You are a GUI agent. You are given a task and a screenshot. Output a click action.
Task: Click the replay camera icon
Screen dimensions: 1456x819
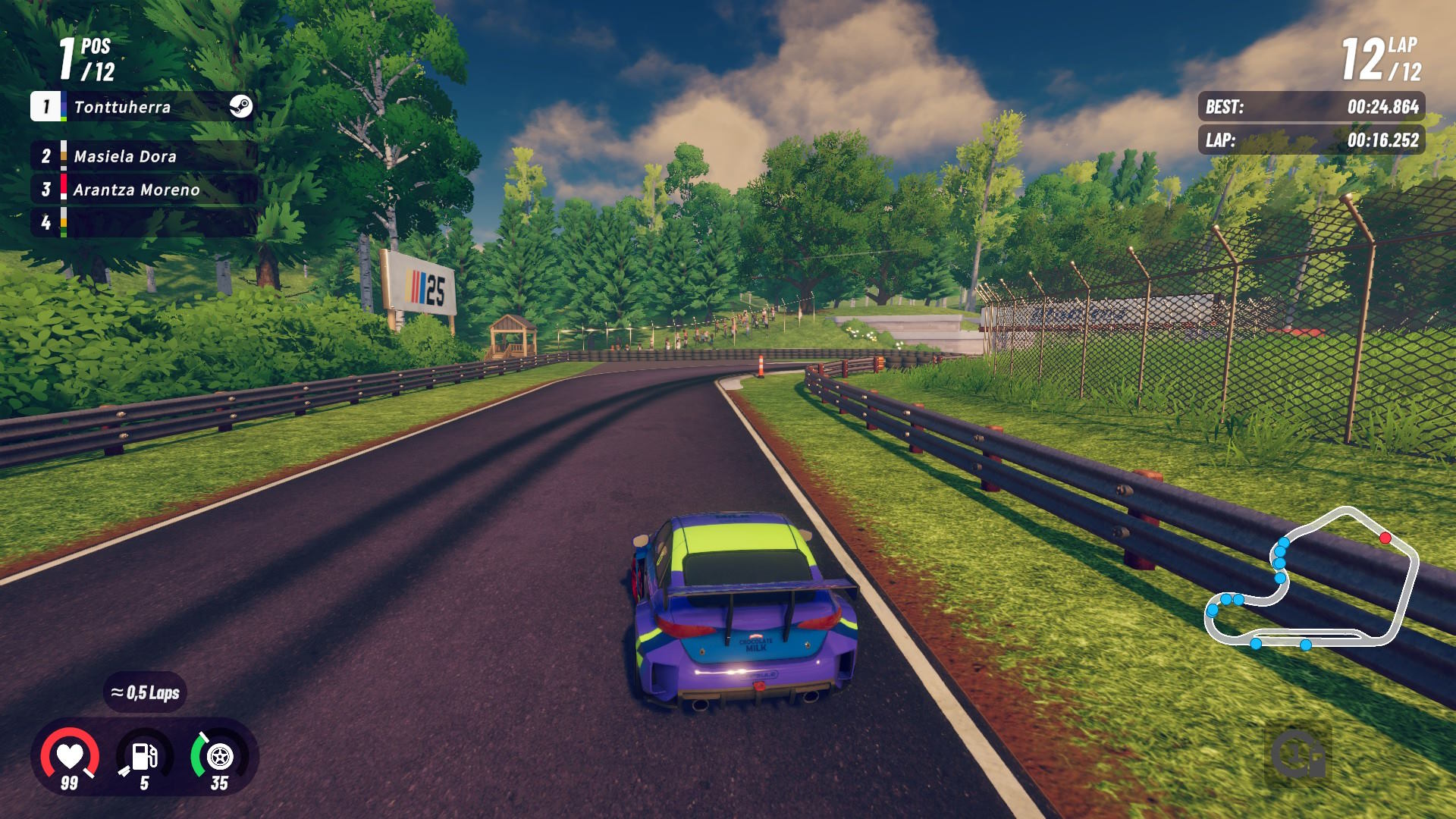[x=1298, y=755]
